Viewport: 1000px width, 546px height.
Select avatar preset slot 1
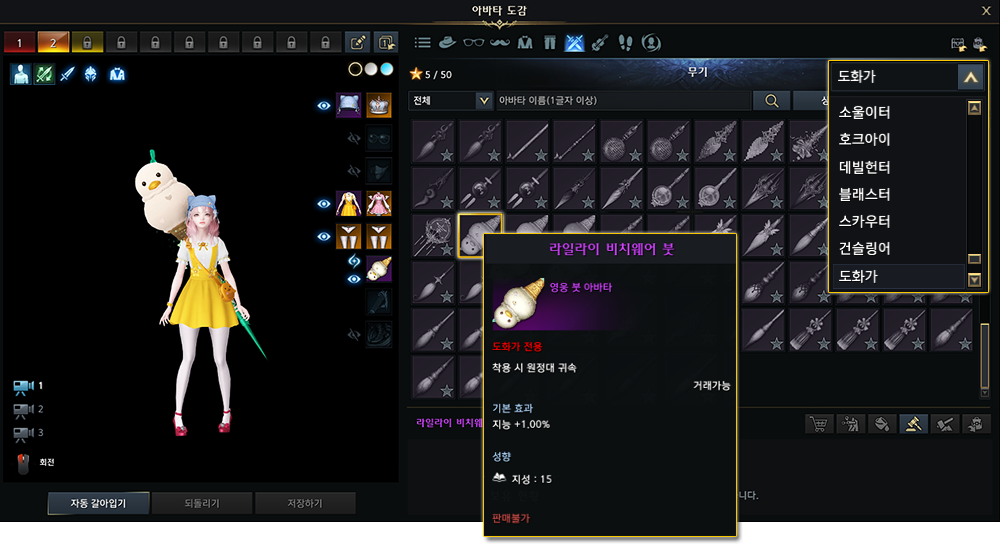18,43
